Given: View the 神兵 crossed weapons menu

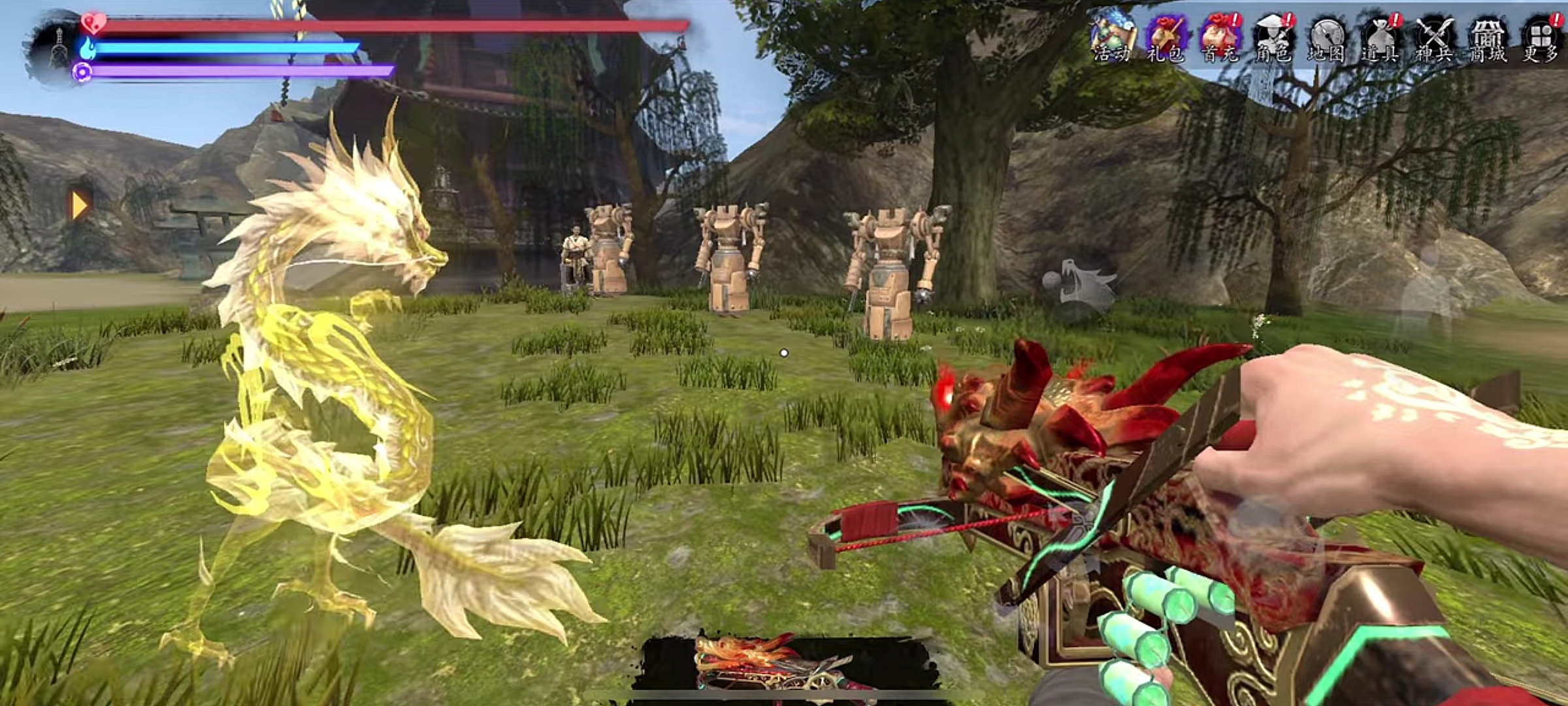Looking at the screenshot, I should (1434, 39).
